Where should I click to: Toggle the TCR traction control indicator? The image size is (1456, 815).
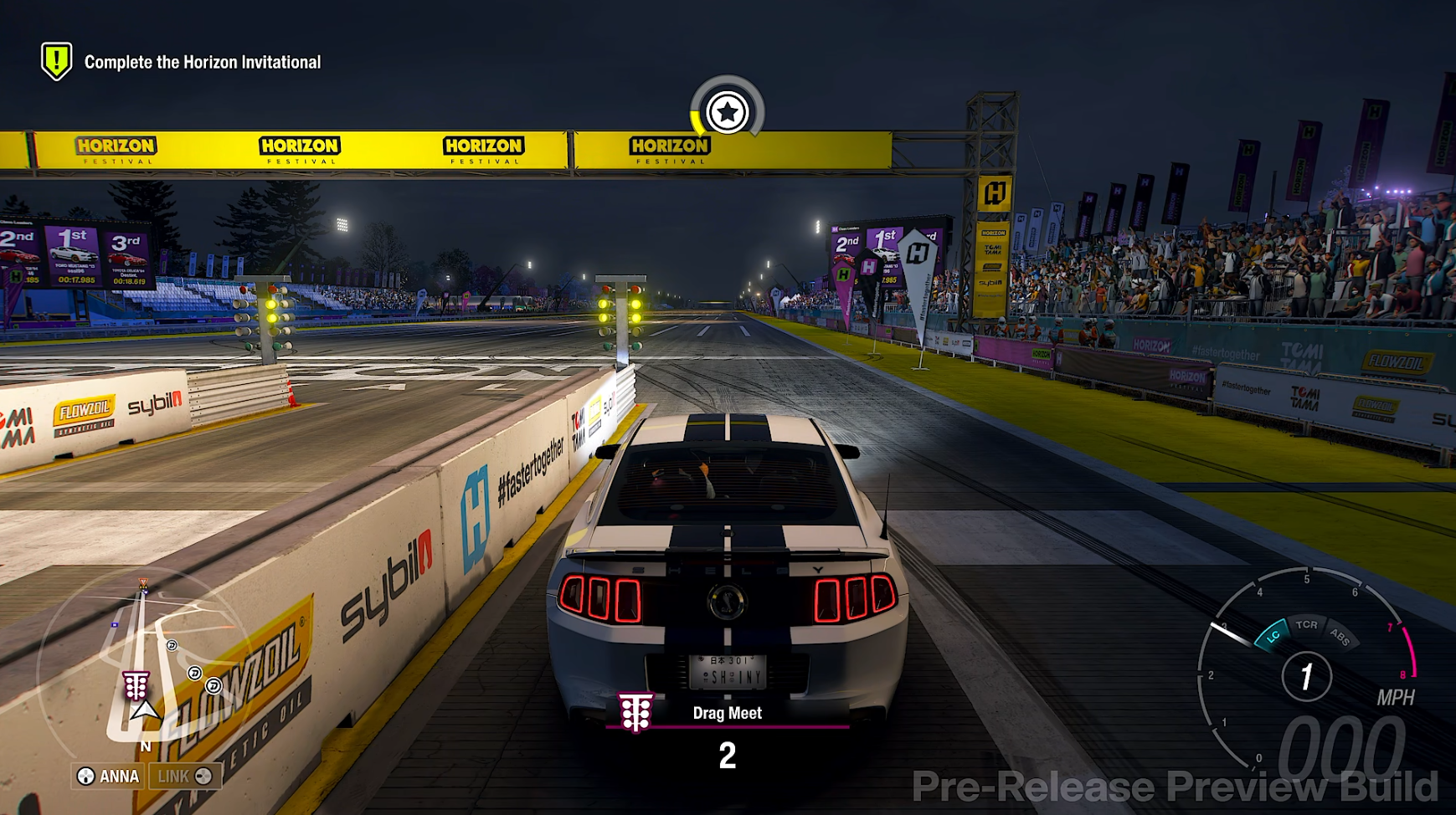pyautogui.click(x=1307, y=625)
